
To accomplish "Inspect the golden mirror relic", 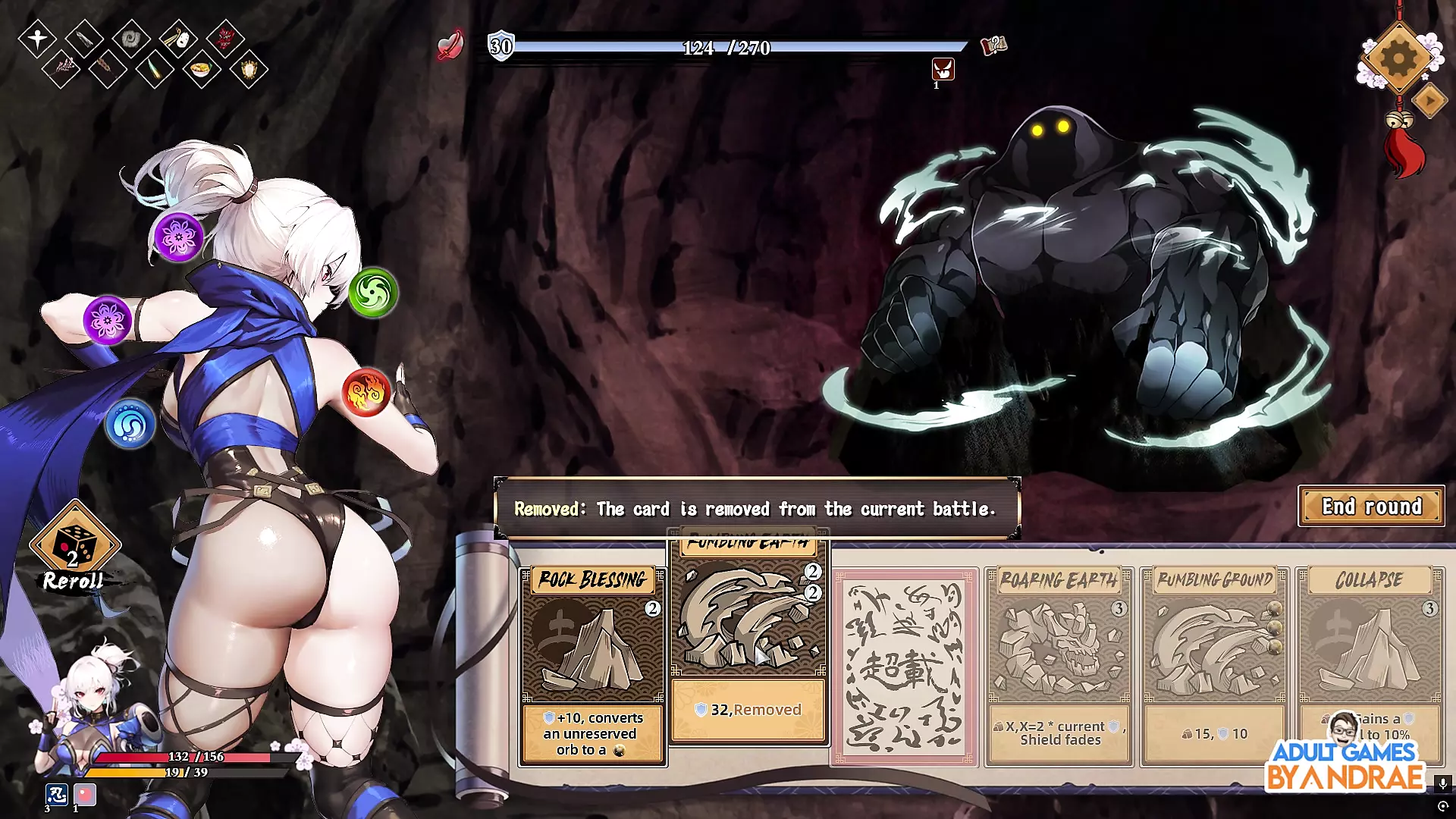I will 249,71.
